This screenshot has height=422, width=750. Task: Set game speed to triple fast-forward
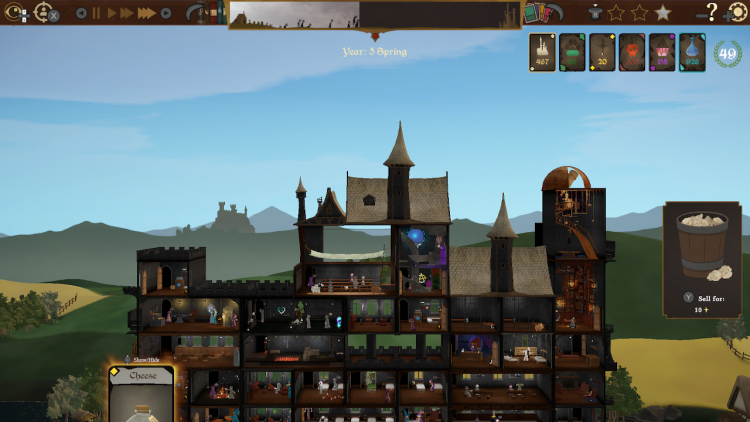coord(146,13)
